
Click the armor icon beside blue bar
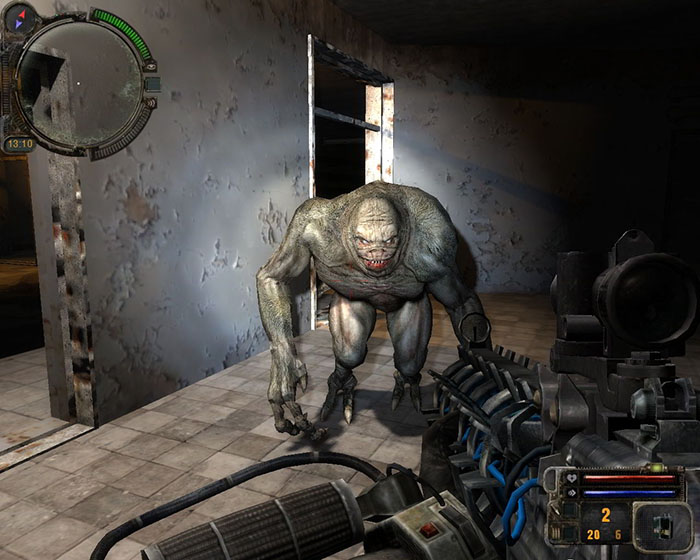573,492
